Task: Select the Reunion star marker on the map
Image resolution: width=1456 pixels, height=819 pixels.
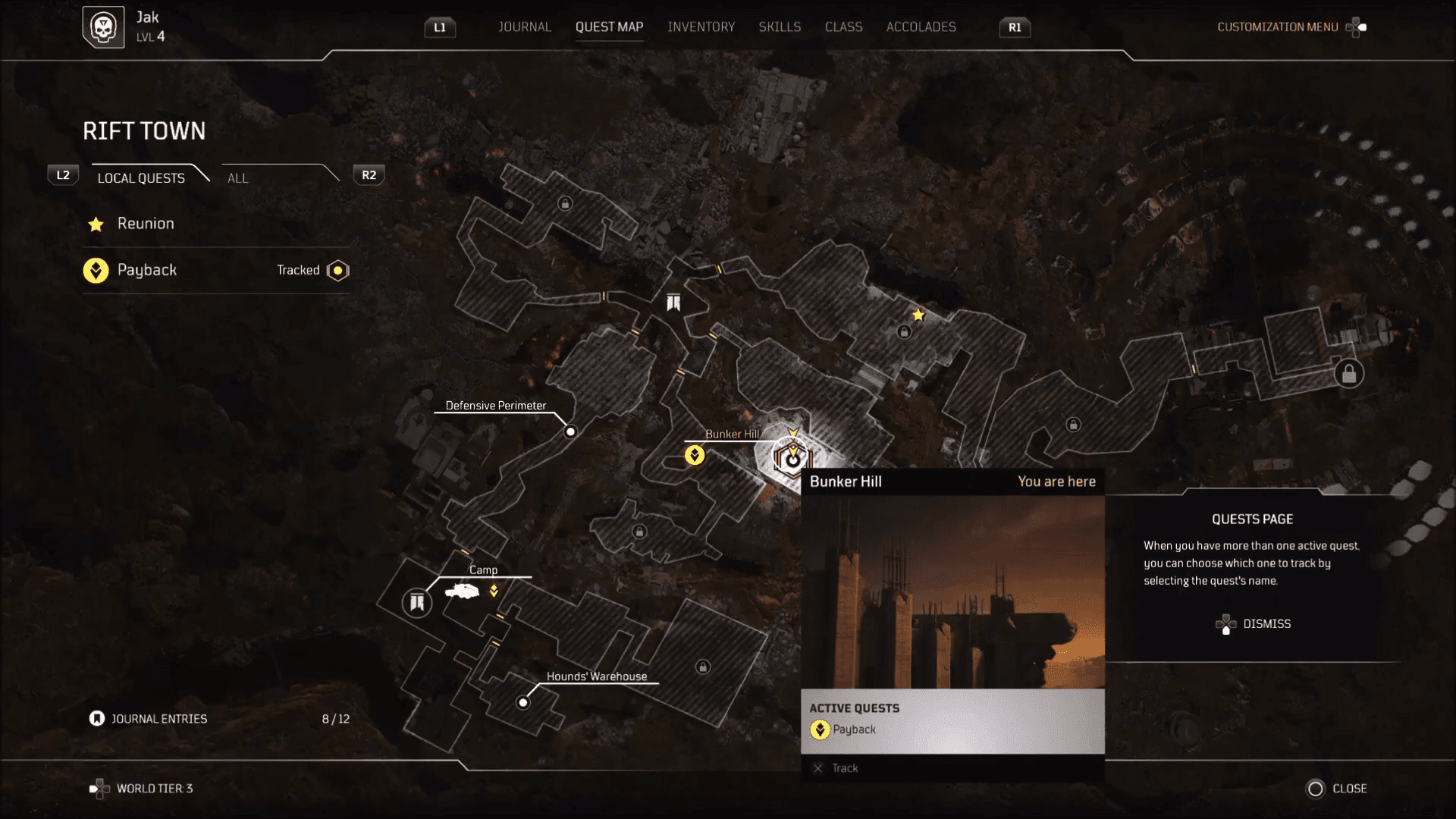Action: (x=918, y=315)
